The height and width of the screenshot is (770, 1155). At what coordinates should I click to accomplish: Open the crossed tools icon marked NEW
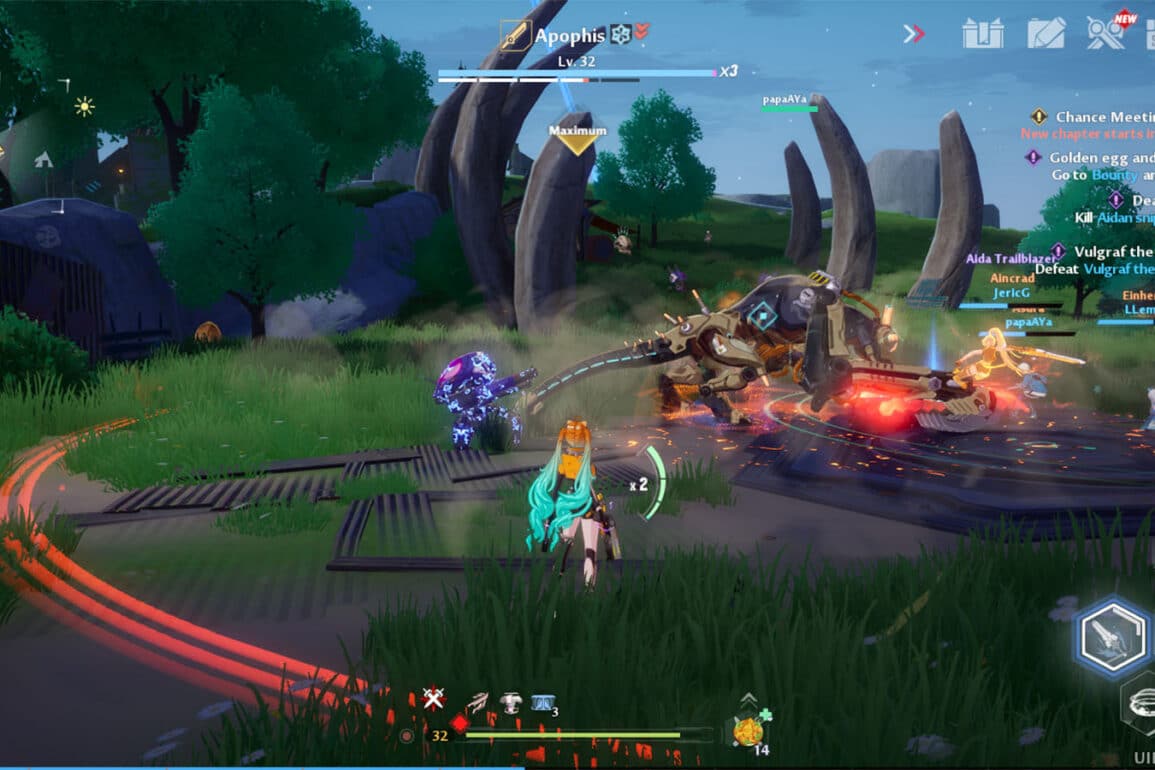click(1107, 33)
